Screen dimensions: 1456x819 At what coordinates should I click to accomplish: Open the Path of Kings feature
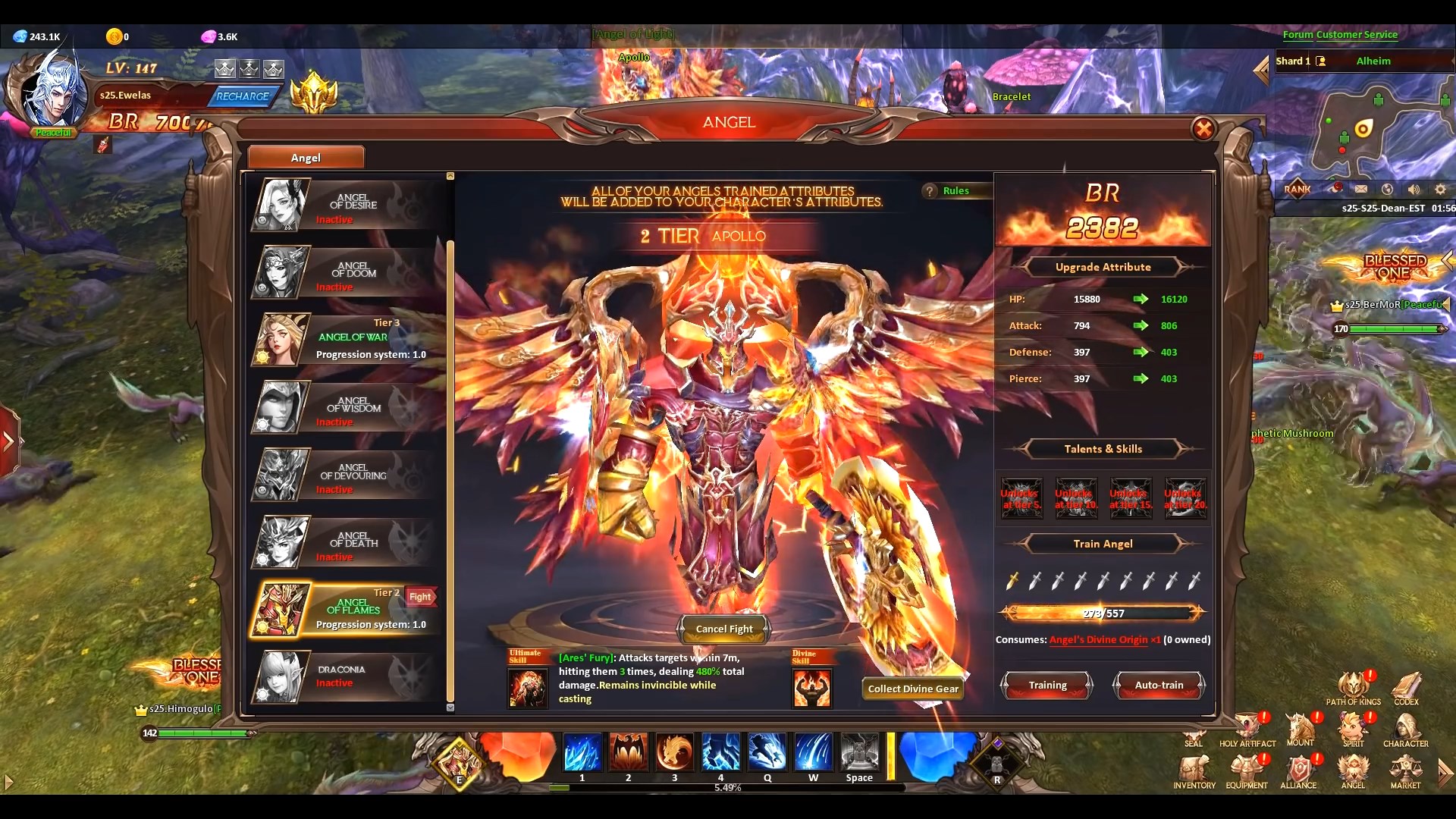[1353, 686]
